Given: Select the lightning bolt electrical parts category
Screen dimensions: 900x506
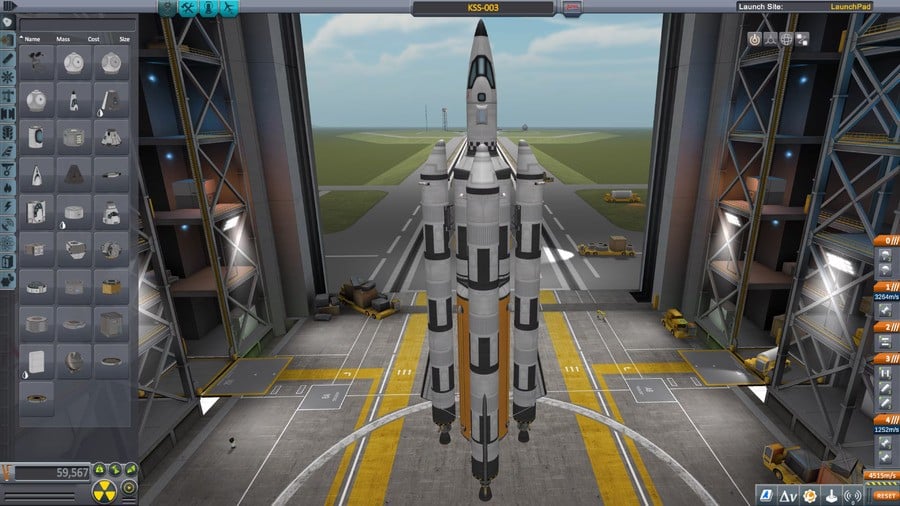Looking at the screenshot, I should pos(8,206).
